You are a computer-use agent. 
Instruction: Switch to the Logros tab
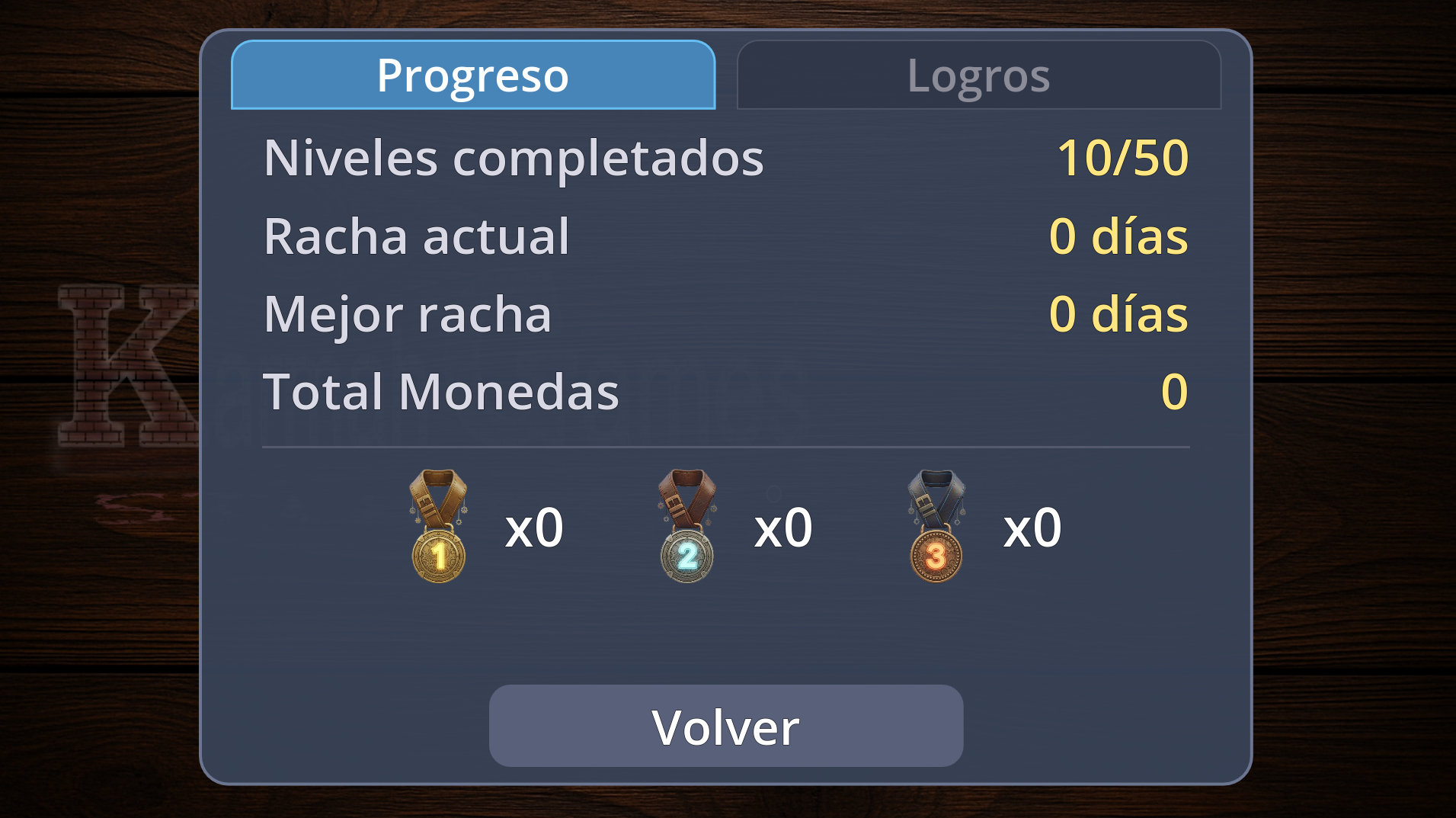click(979, 76)
